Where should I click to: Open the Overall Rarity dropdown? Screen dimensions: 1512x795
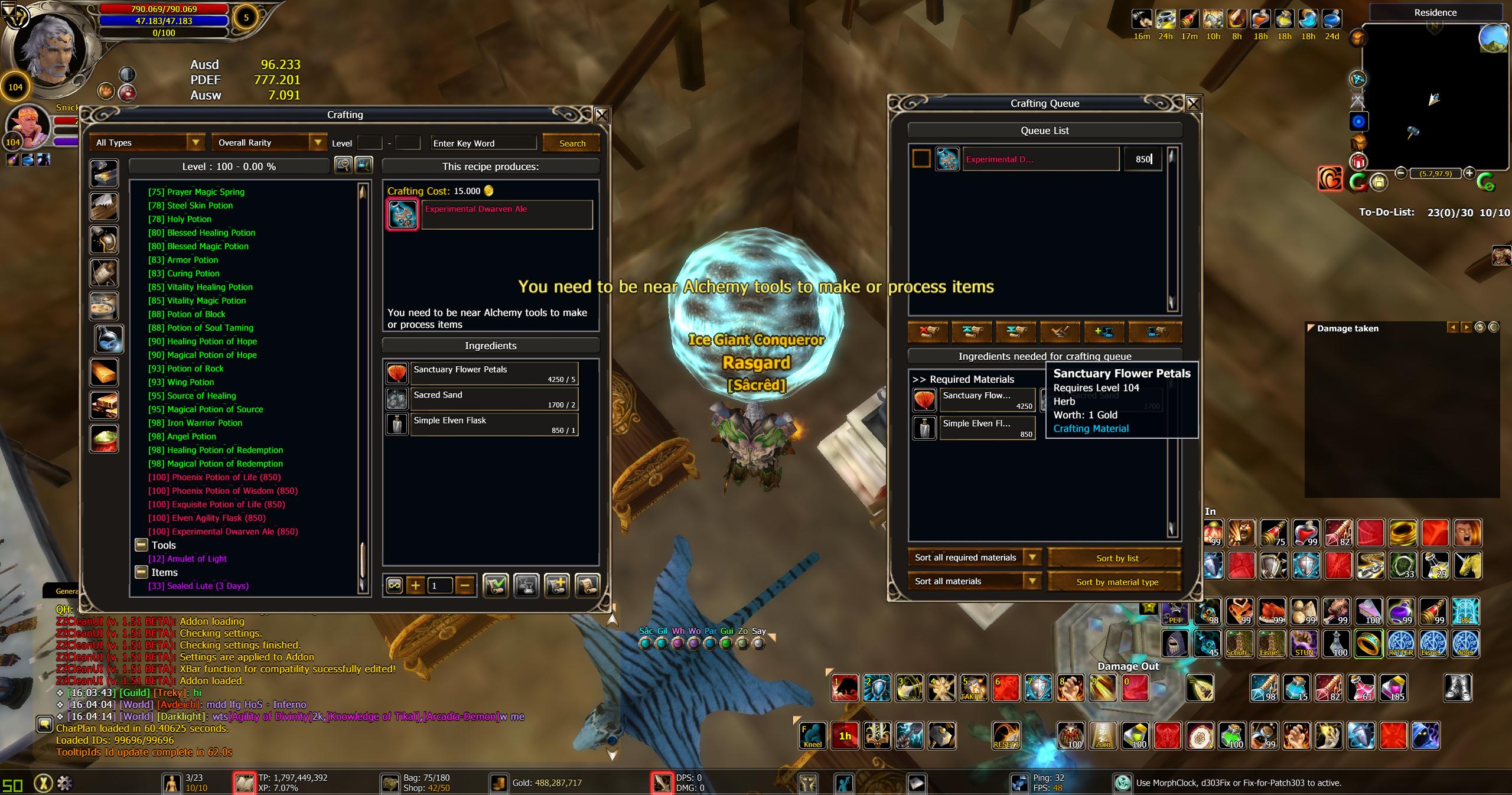[x=318, y=142]
